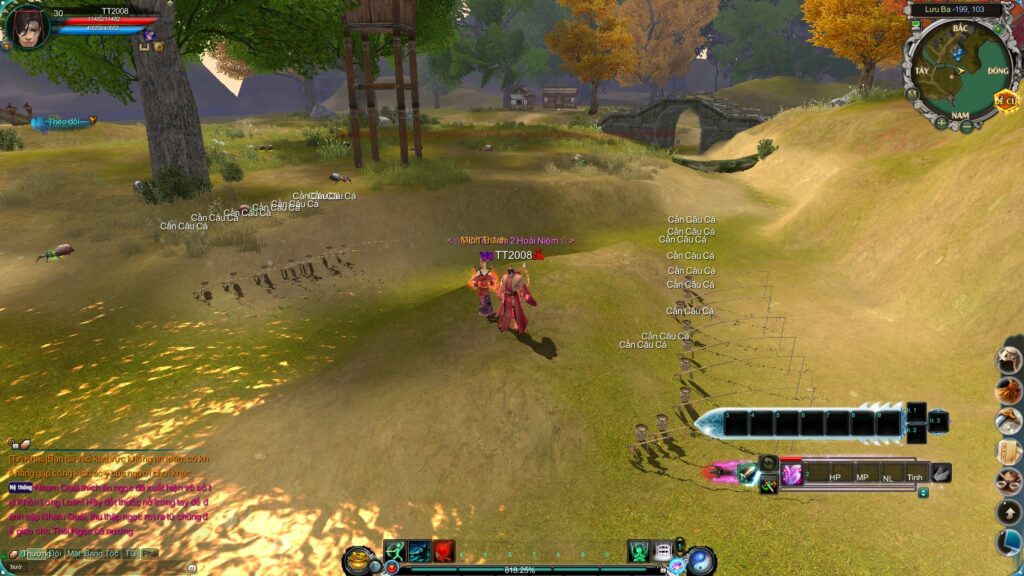Zoom out the minimap with minus button

[965, 126]
